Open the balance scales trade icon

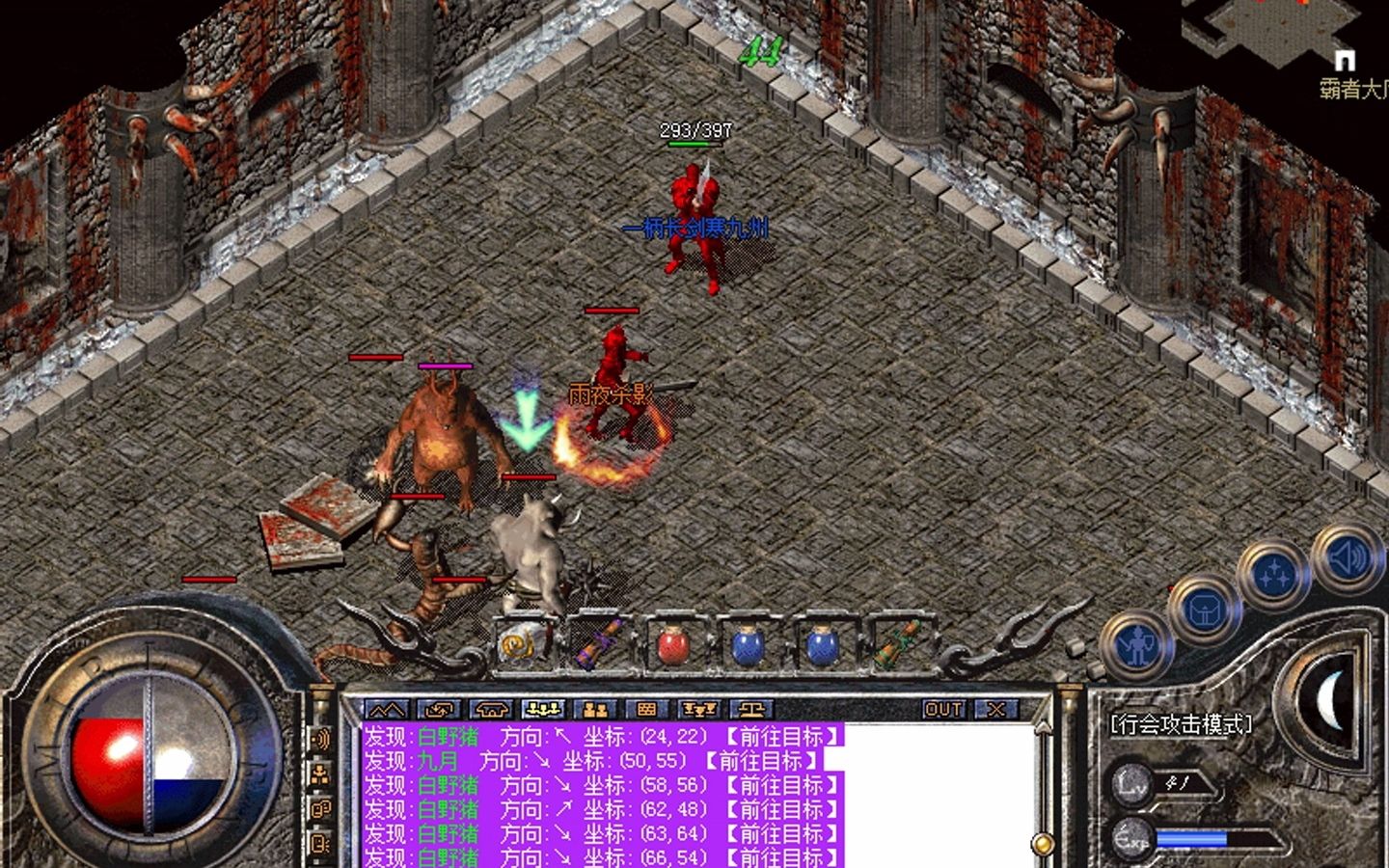pos(752,710)
